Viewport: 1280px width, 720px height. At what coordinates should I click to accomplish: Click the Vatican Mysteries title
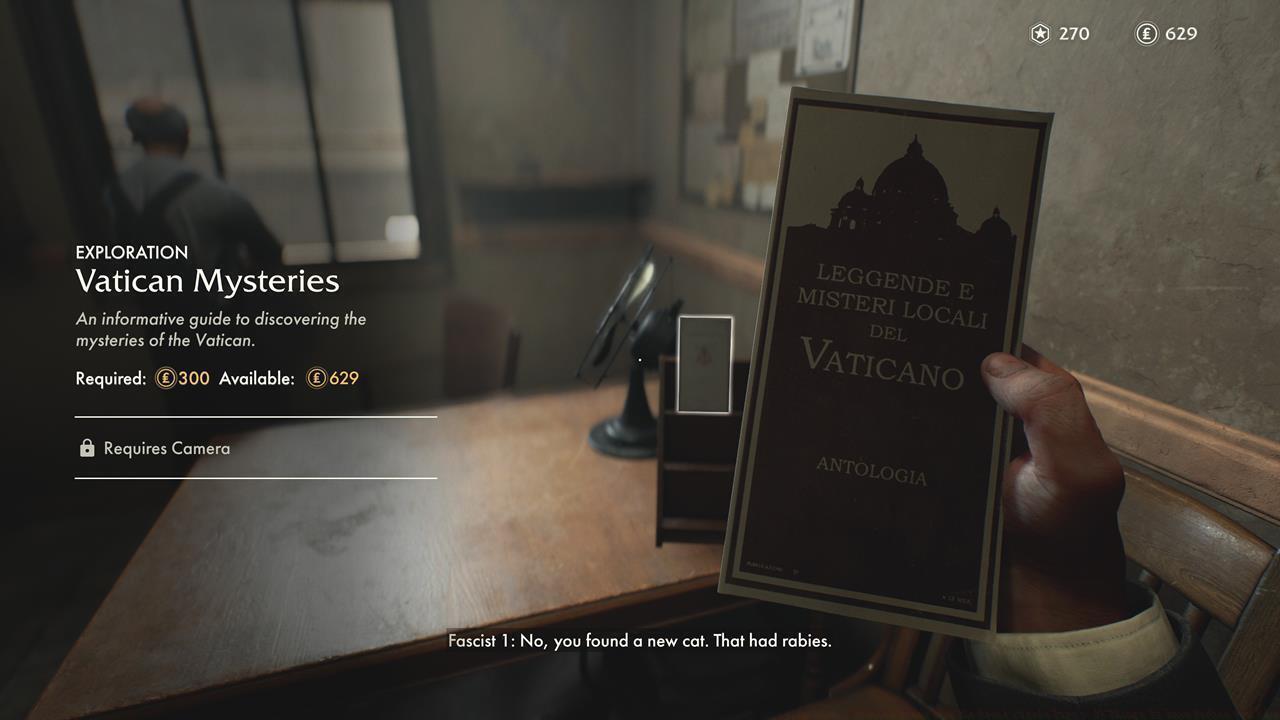[208, 283]
